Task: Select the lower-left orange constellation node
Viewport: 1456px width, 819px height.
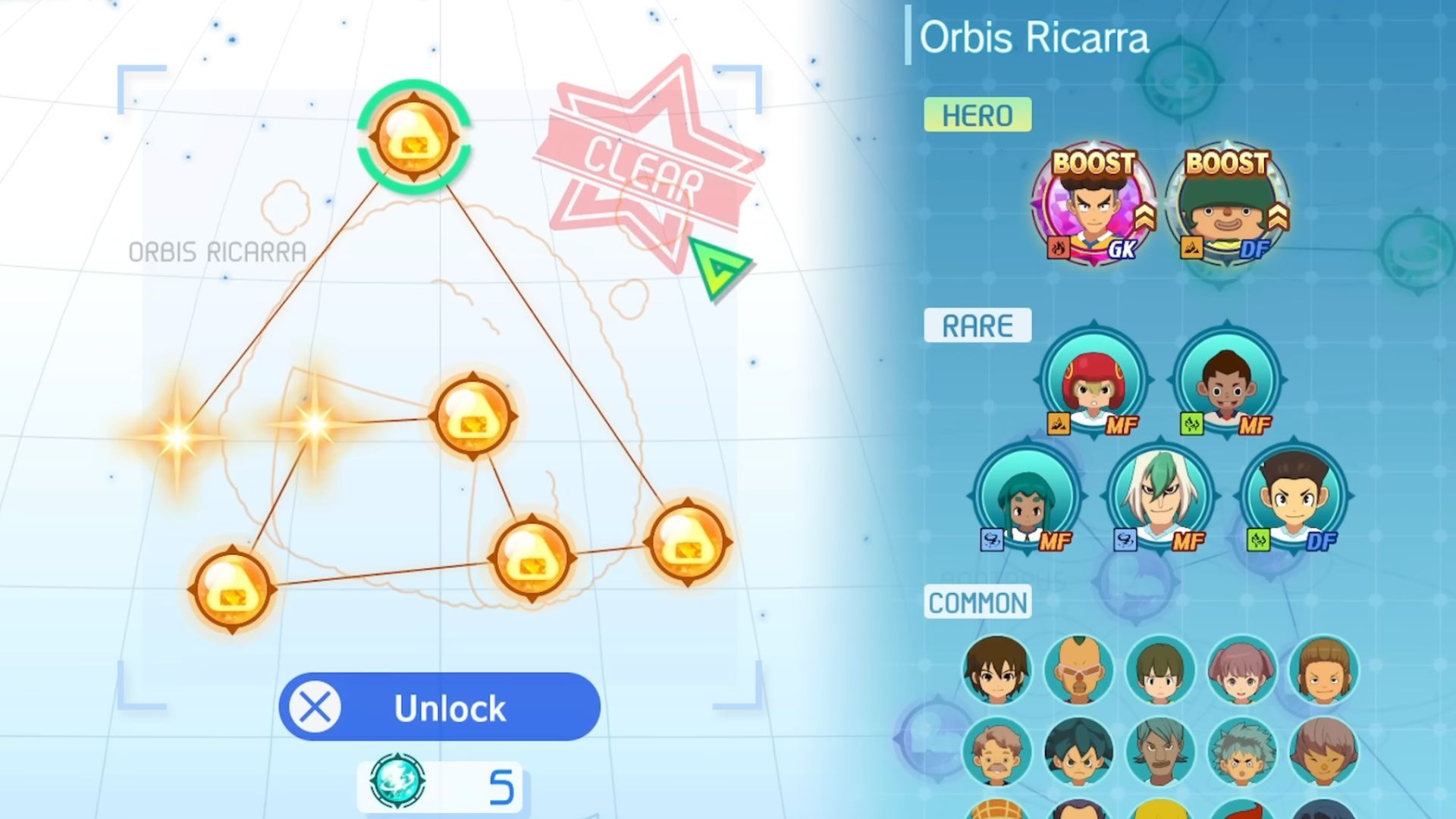Action: point(232,589)
